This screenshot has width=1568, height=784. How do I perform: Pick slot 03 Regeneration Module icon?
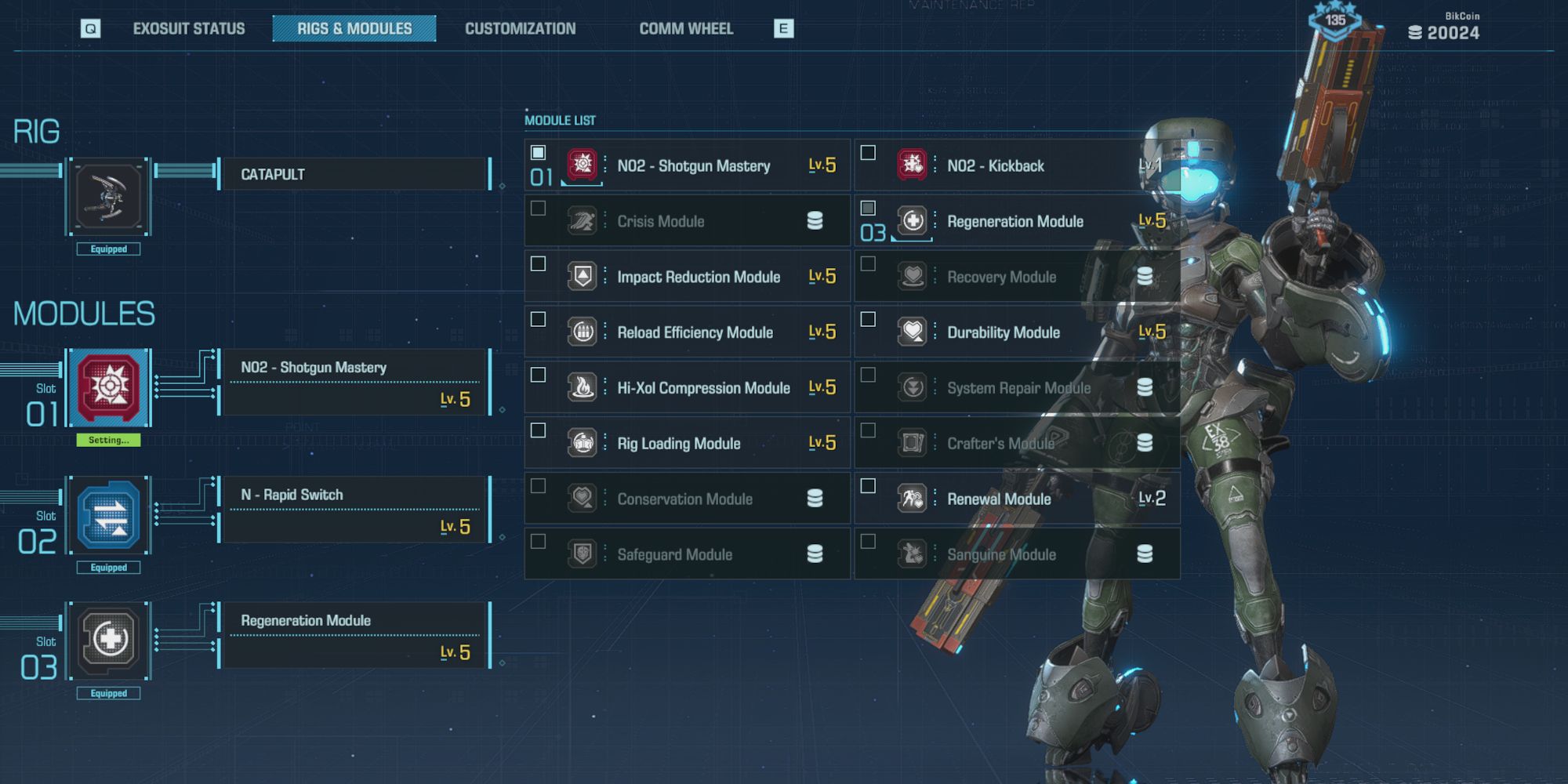(109, 641)
